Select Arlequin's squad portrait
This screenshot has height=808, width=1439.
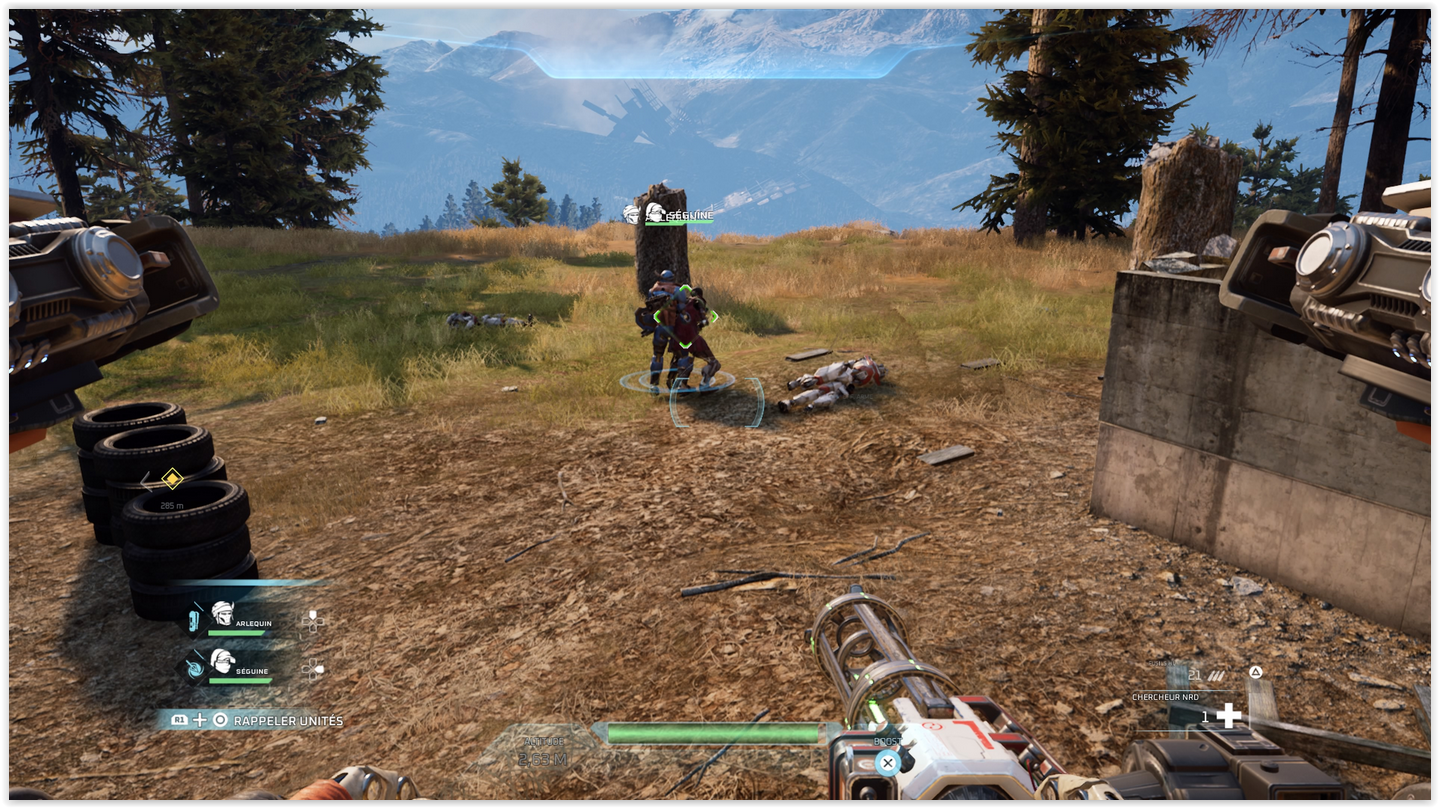coord(223,613)
